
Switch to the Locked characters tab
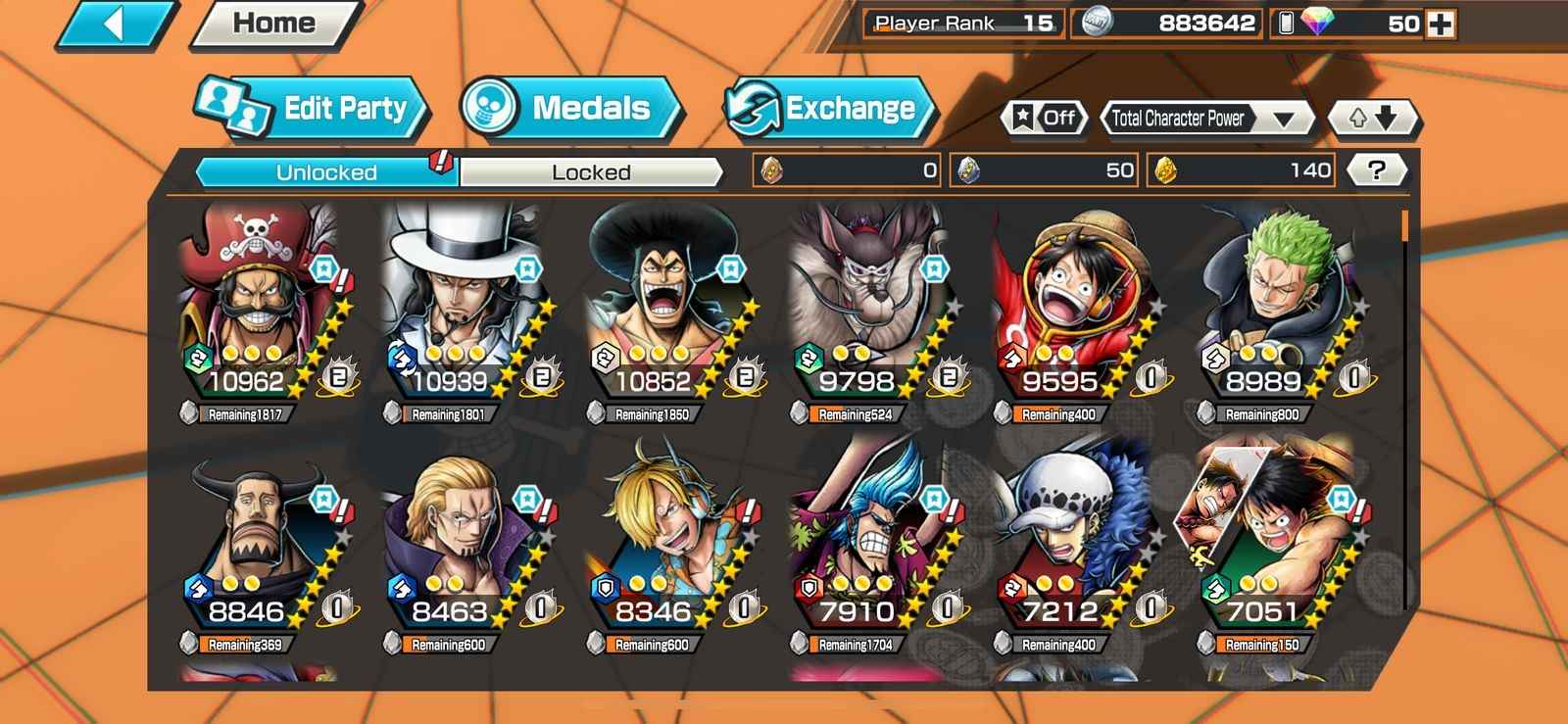(591, 172)
